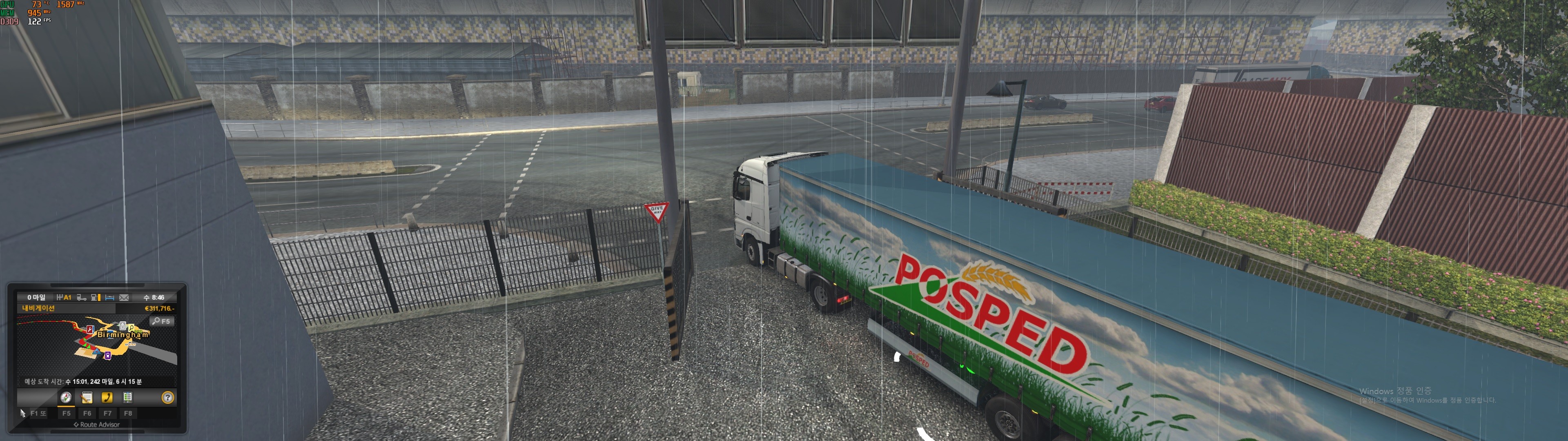This screenshot has width=1568, height=441.
Task: Switch to the job calendar tab
Action: point(87,398)
